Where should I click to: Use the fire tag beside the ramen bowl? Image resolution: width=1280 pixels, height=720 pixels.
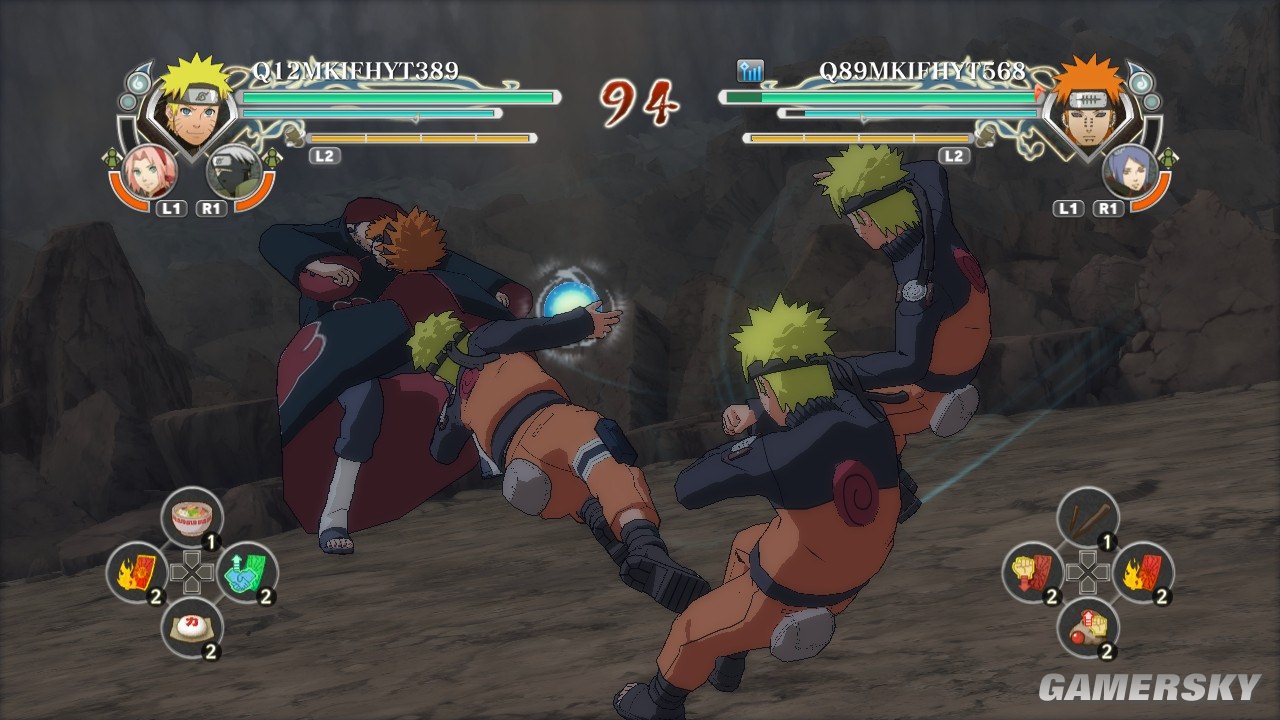pyautogui.click(x=137, y=572)
